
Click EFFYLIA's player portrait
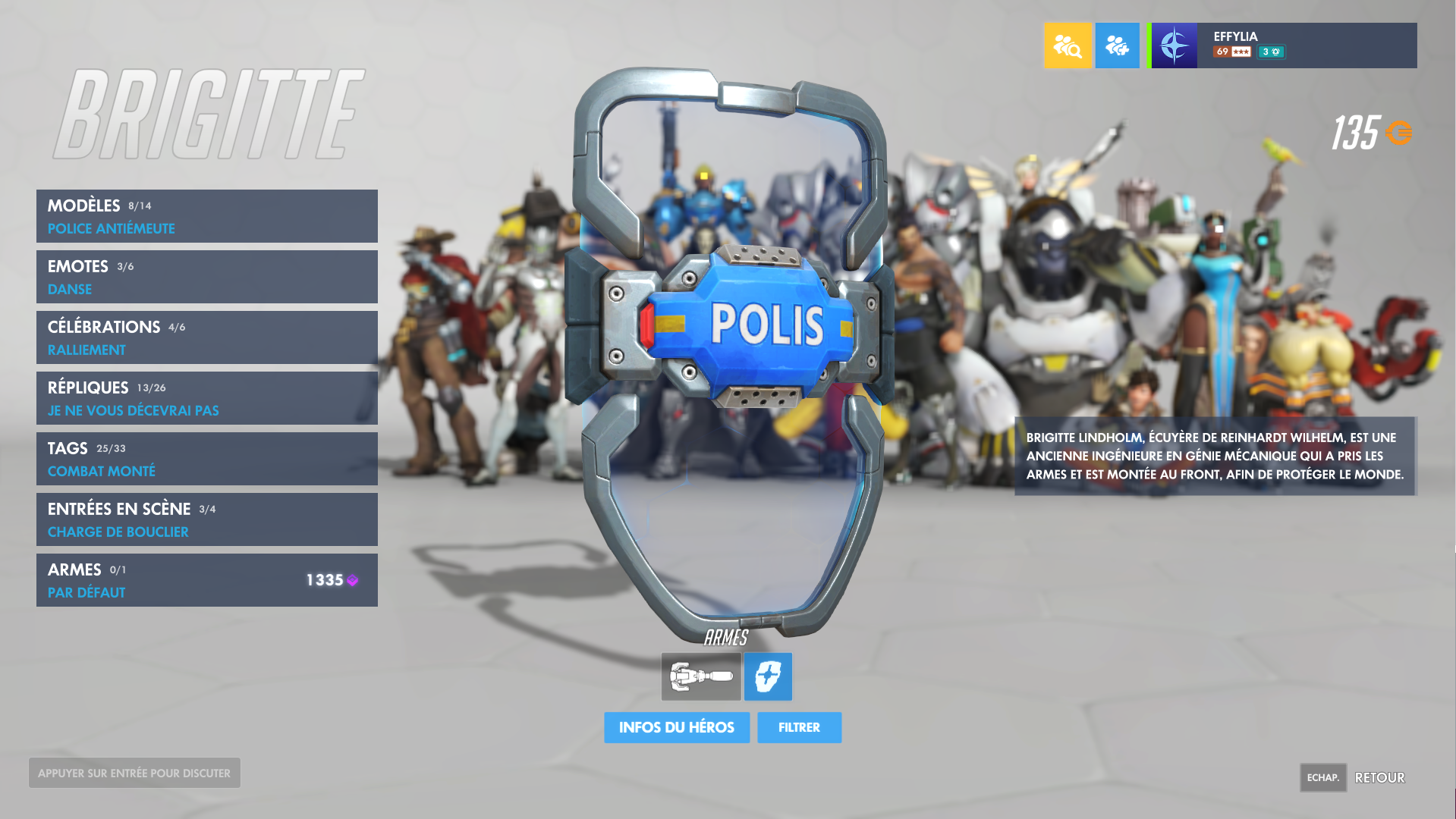[1174, 45]
